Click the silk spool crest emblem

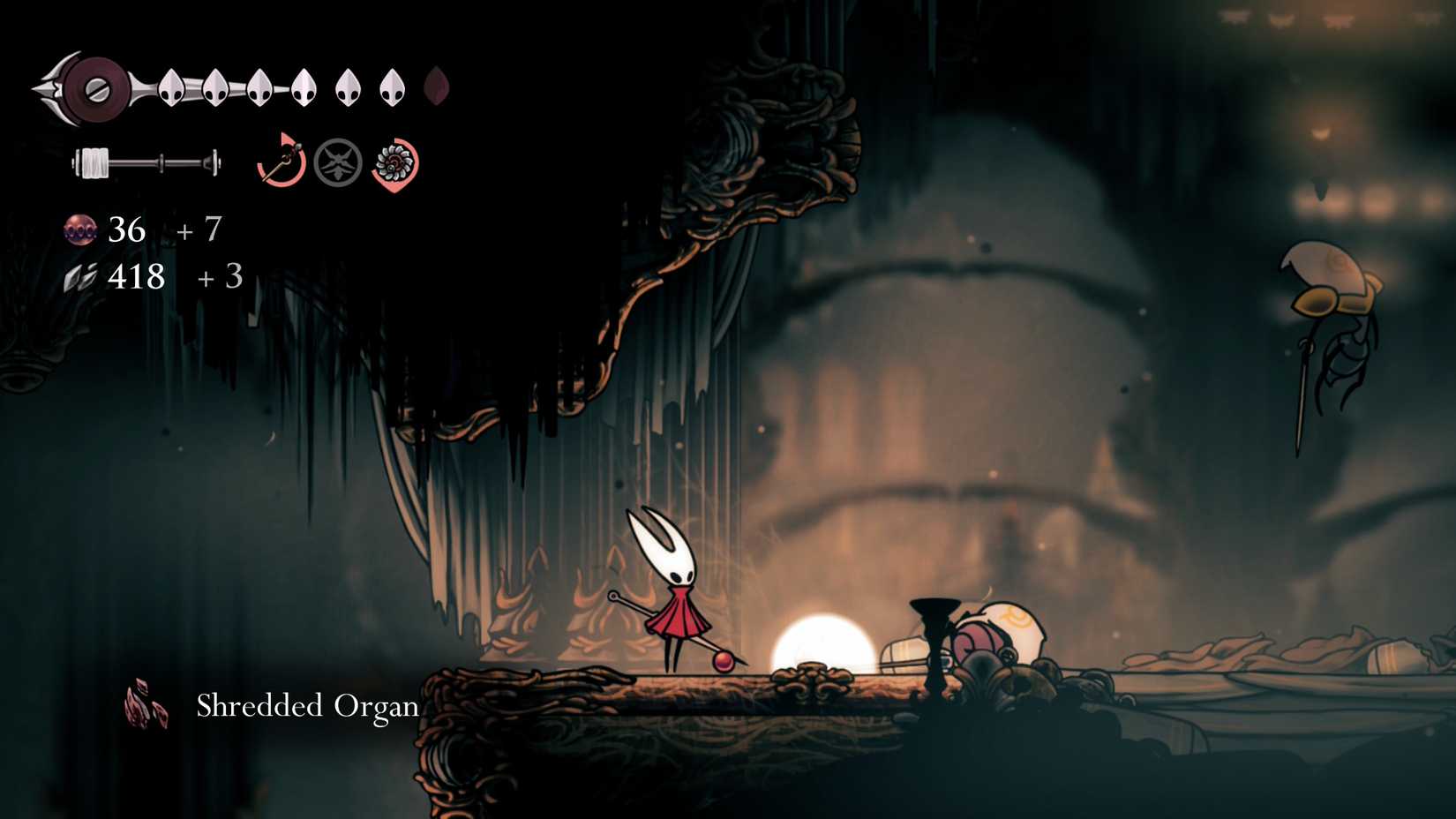click(92, 87)
